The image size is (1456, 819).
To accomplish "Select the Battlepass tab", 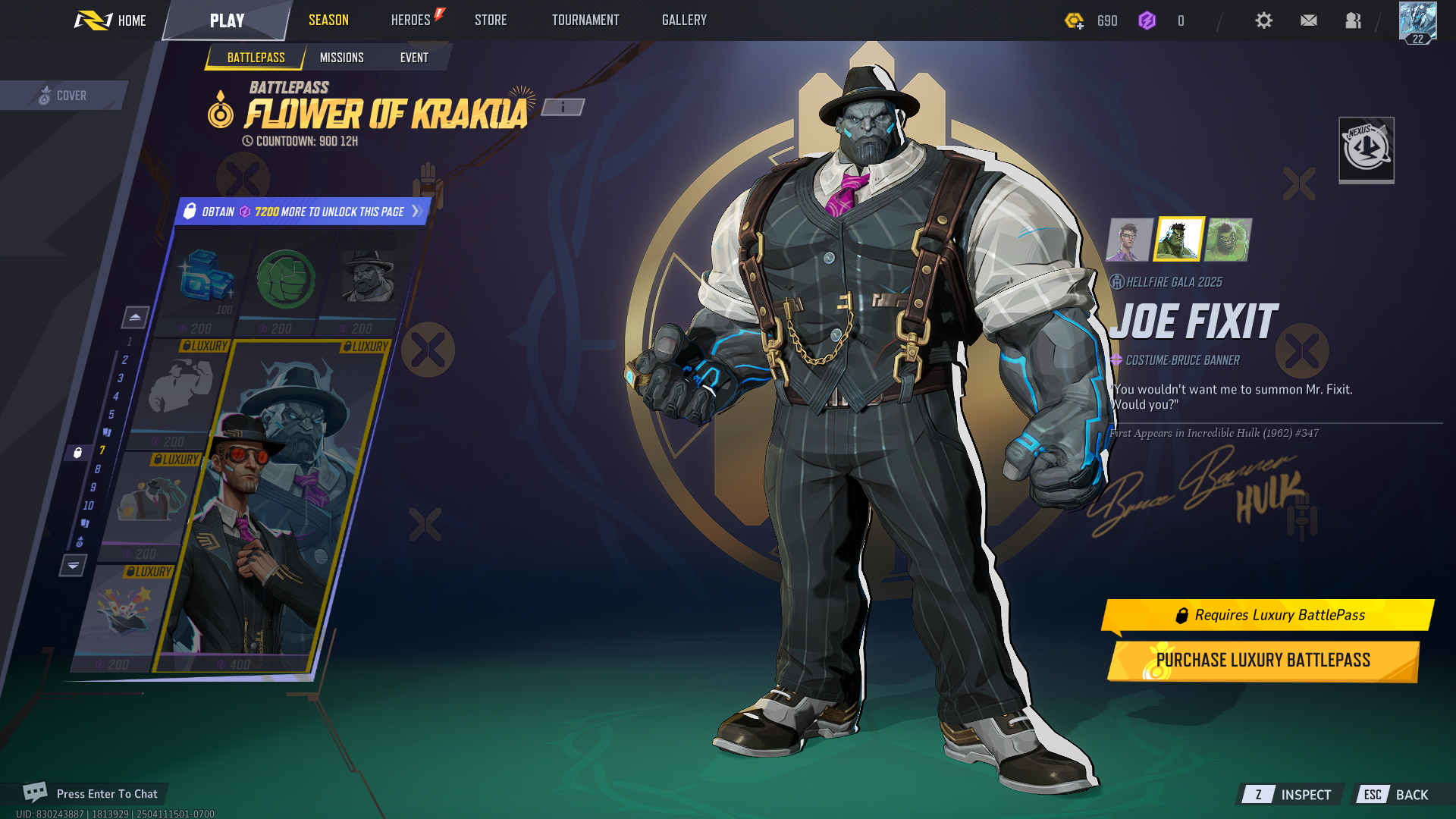I will [x=256, y=58].
